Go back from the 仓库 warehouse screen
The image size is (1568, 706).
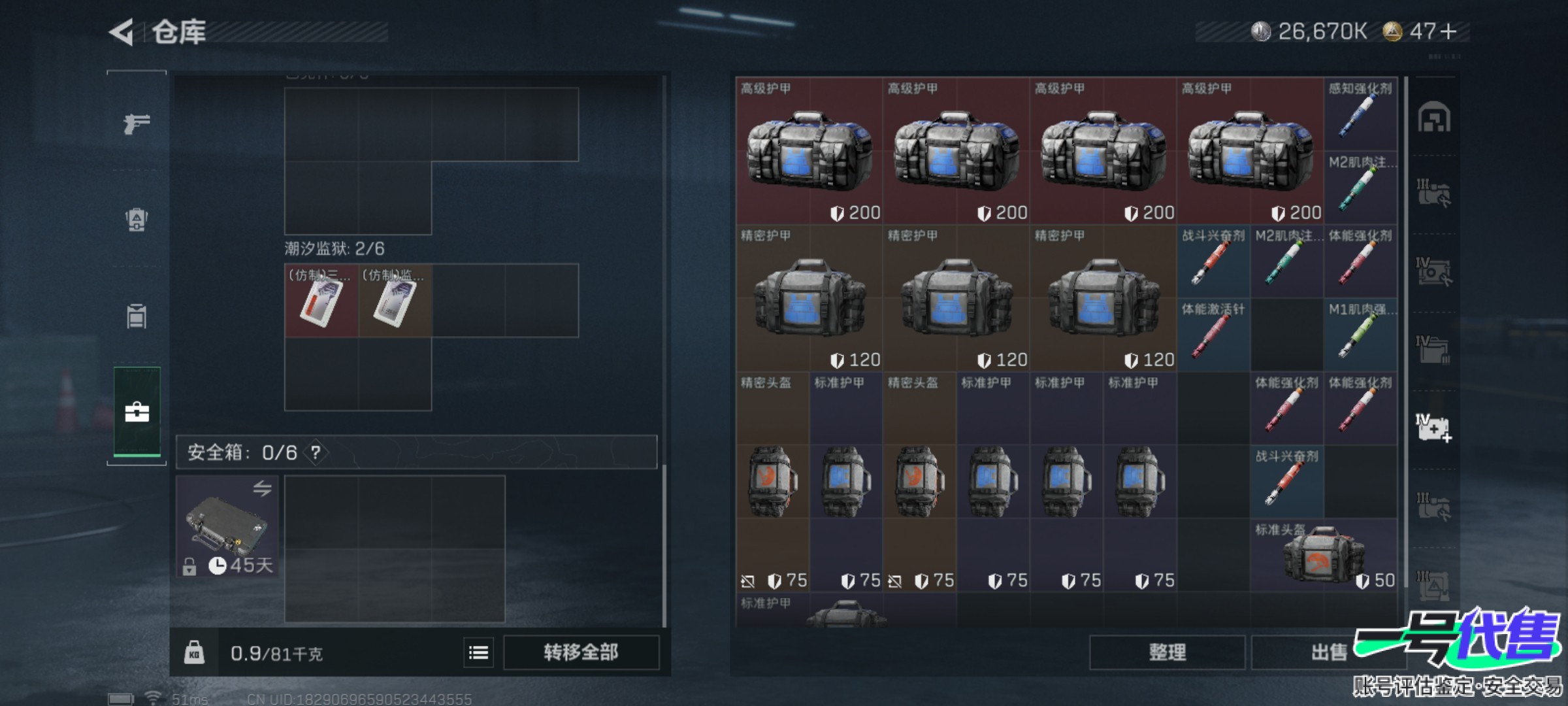pyautogui.click(x=122, y=32)
